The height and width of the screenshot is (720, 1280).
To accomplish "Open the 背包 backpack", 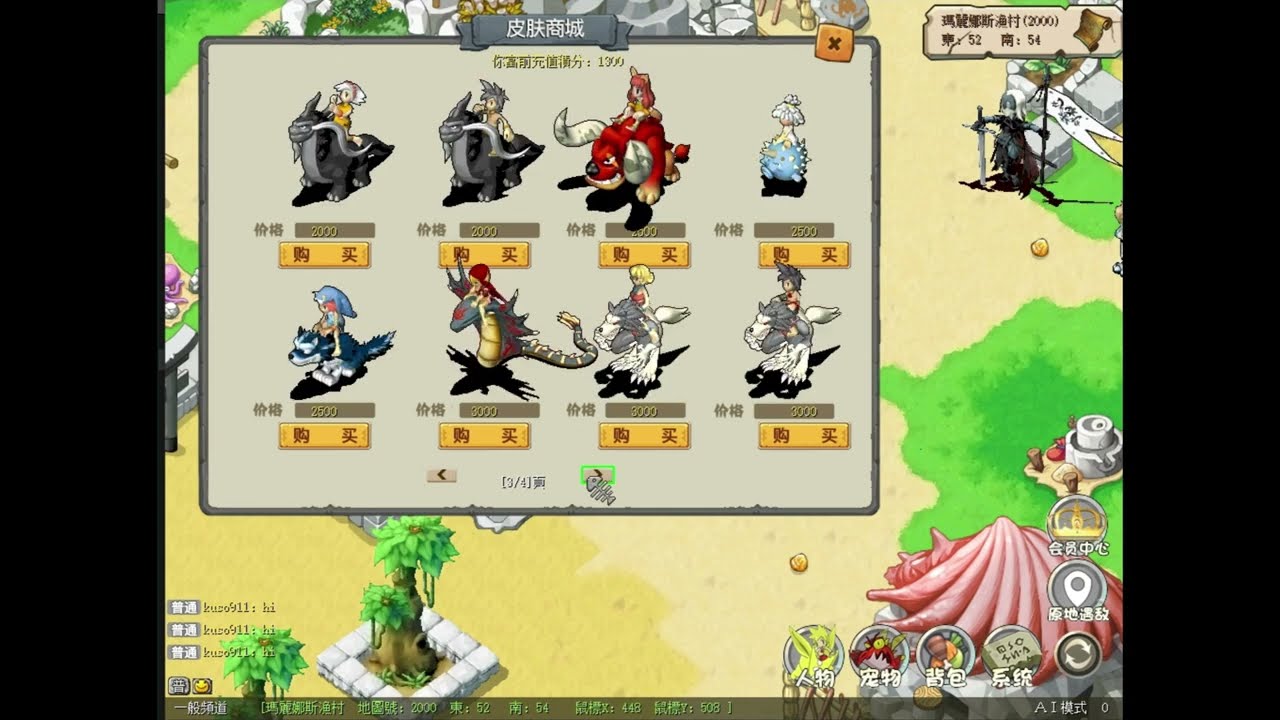I will [945, 656].
